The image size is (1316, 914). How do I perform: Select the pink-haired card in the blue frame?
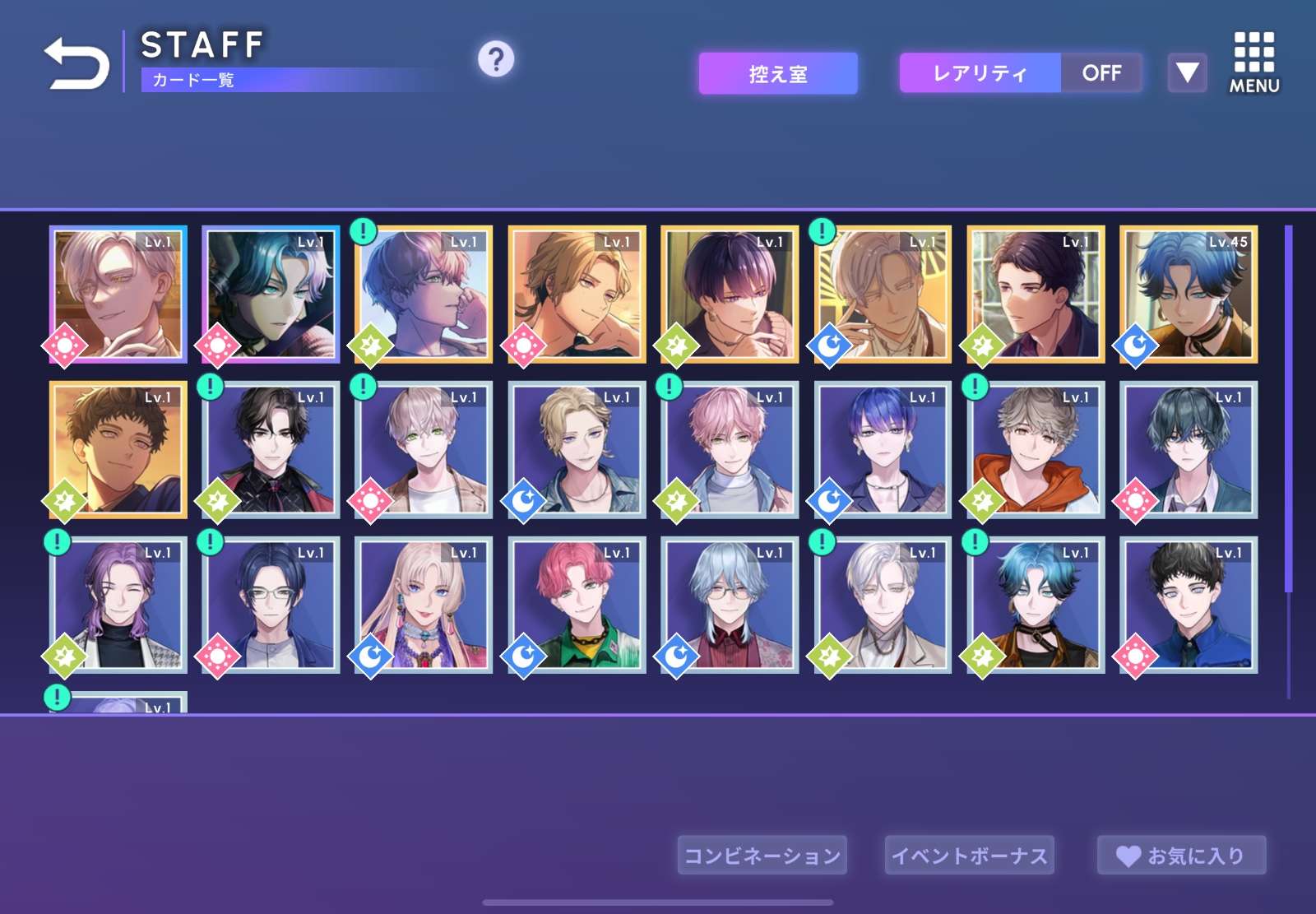tap(730, 450)
